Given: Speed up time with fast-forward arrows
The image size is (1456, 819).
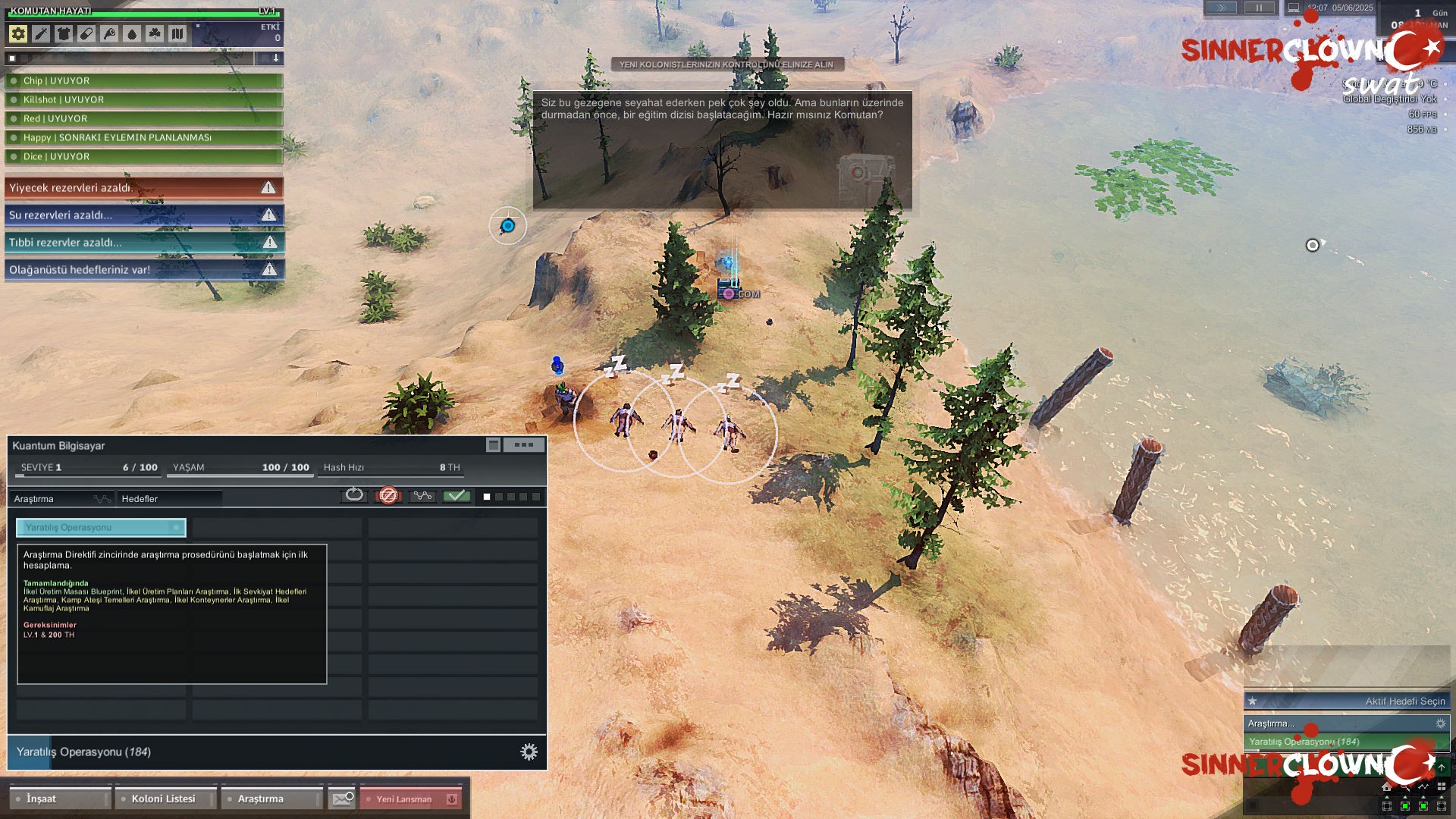Looking at the screenshot, I should (x=1221, y=8).
